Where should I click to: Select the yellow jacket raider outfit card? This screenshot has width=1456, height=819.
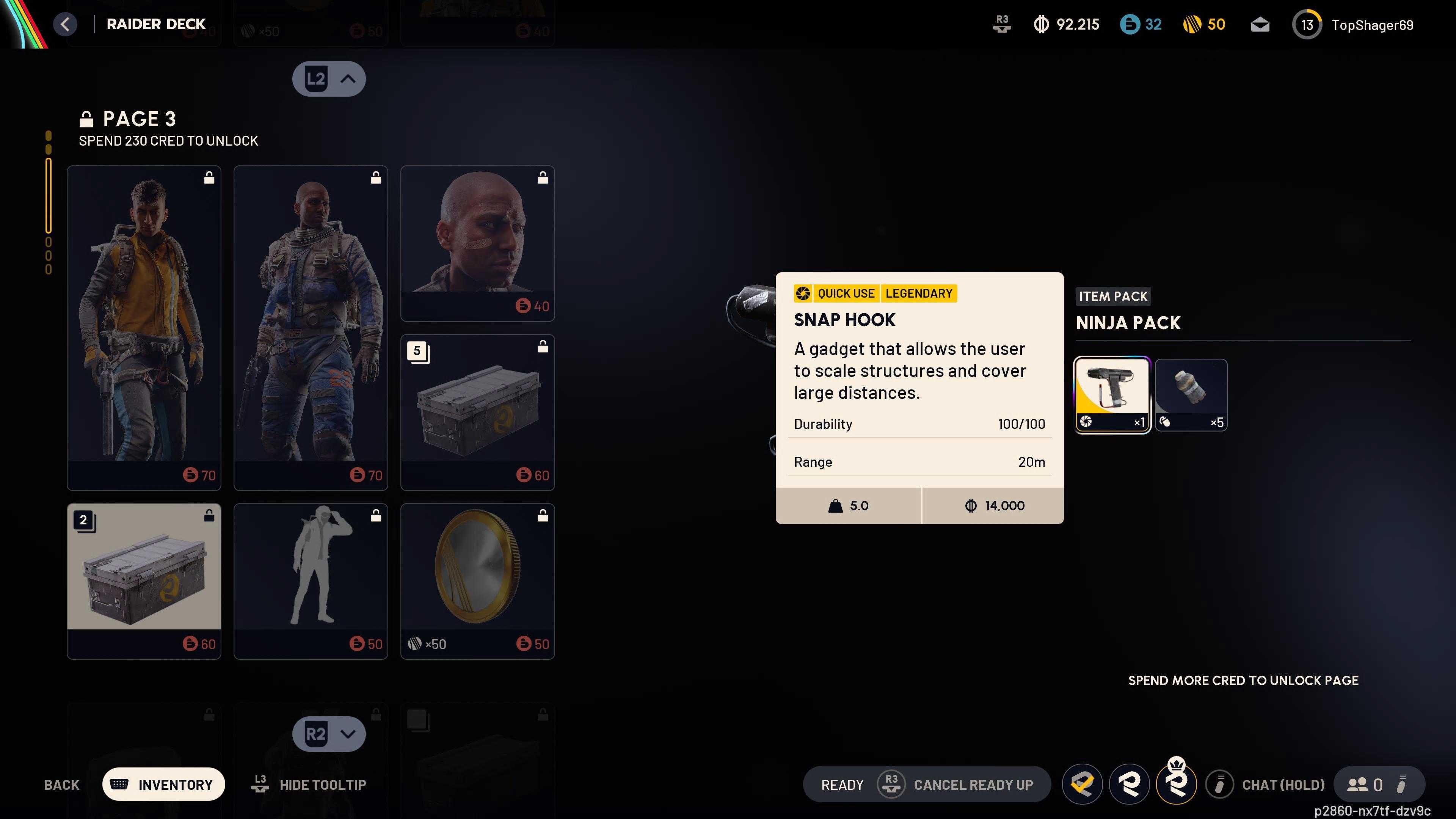144,327
